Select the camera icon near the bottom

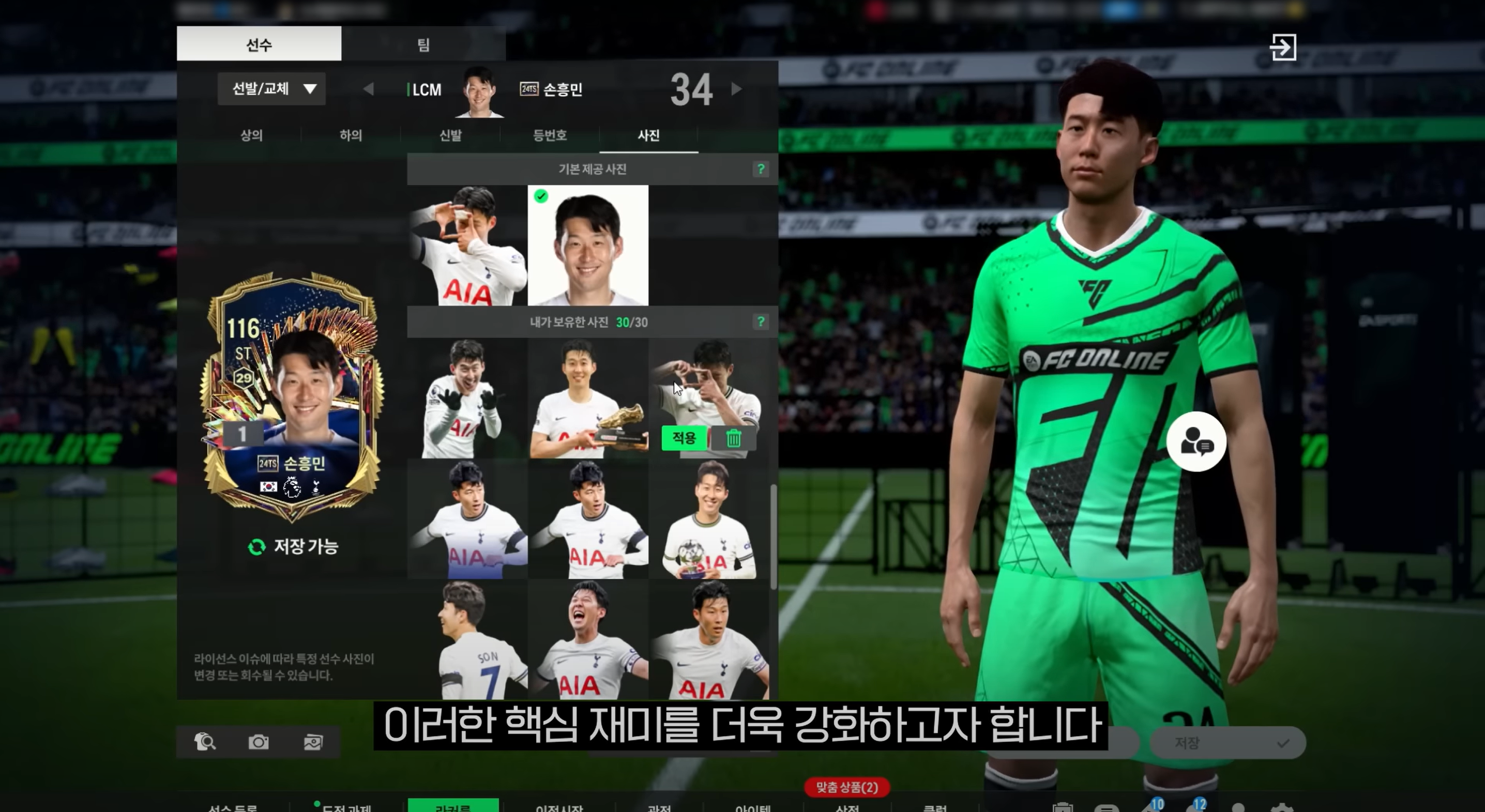259,742
